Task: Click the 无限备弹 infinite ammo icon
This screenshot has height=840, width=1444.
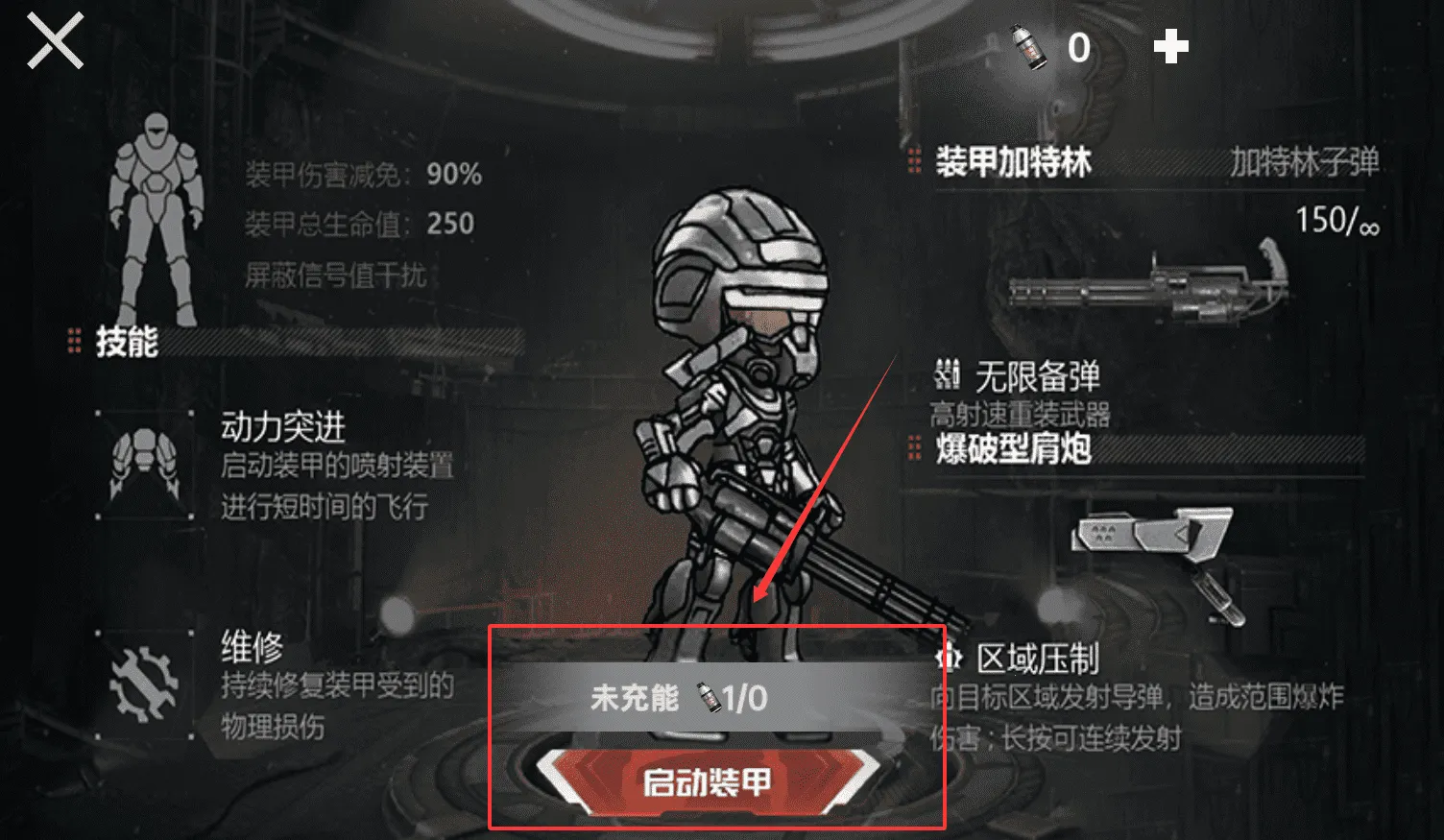Action: tap(947, 374)
